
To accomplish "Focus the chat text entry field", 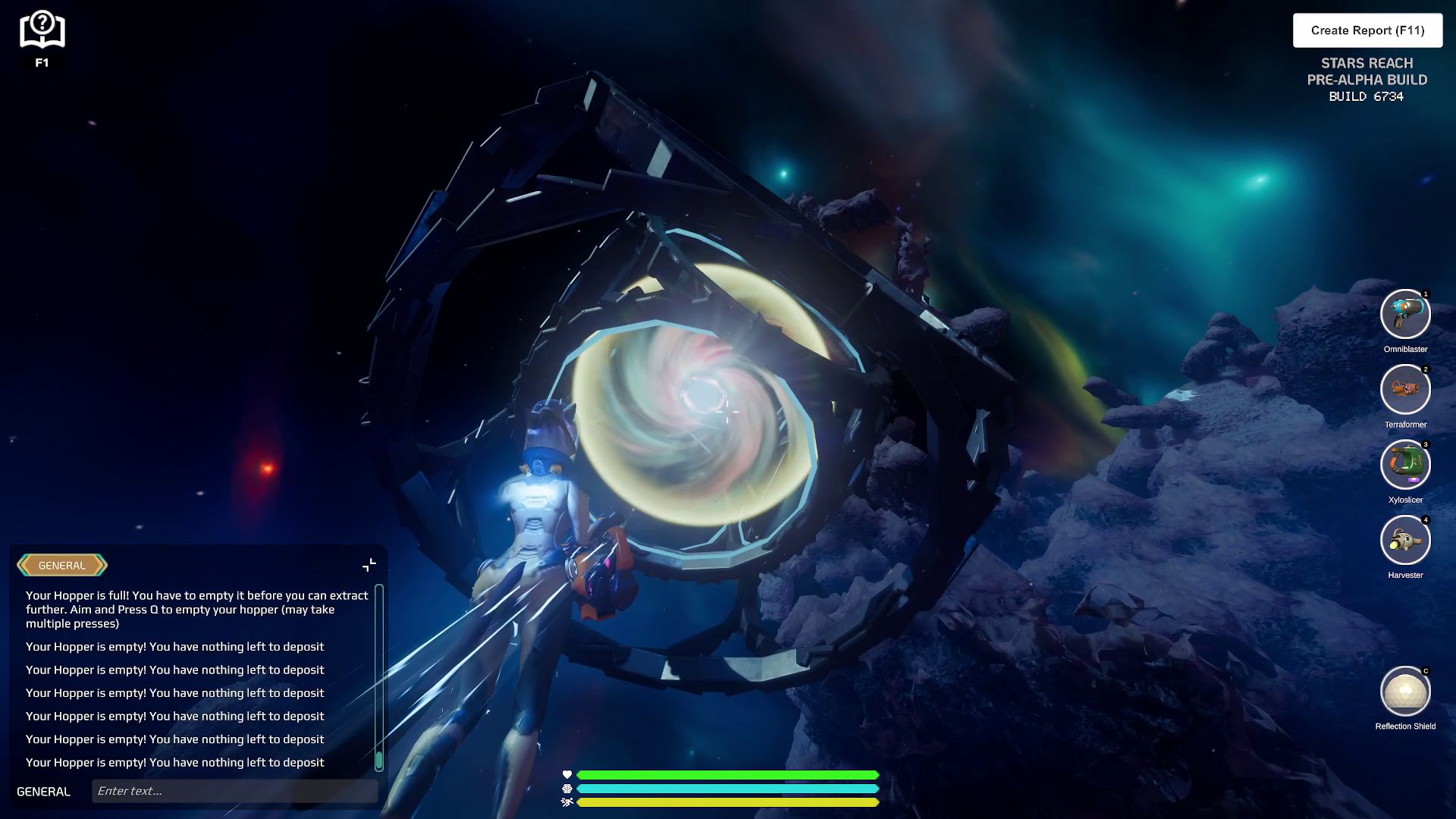I will [234, 791].
